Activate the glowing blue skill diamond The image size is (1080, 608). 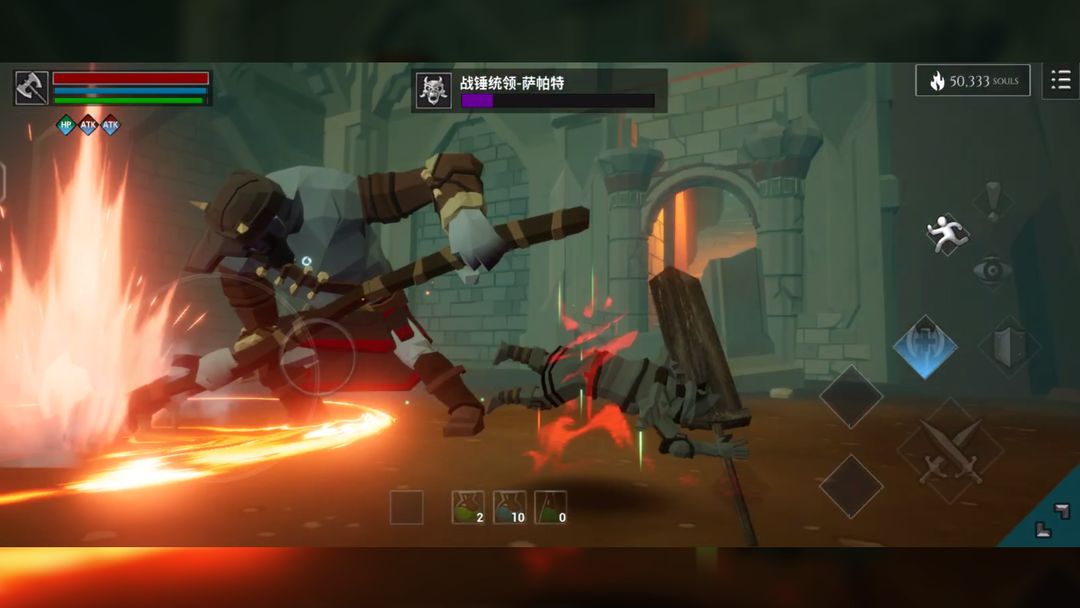pyautogui.click(x=925, y=347)
